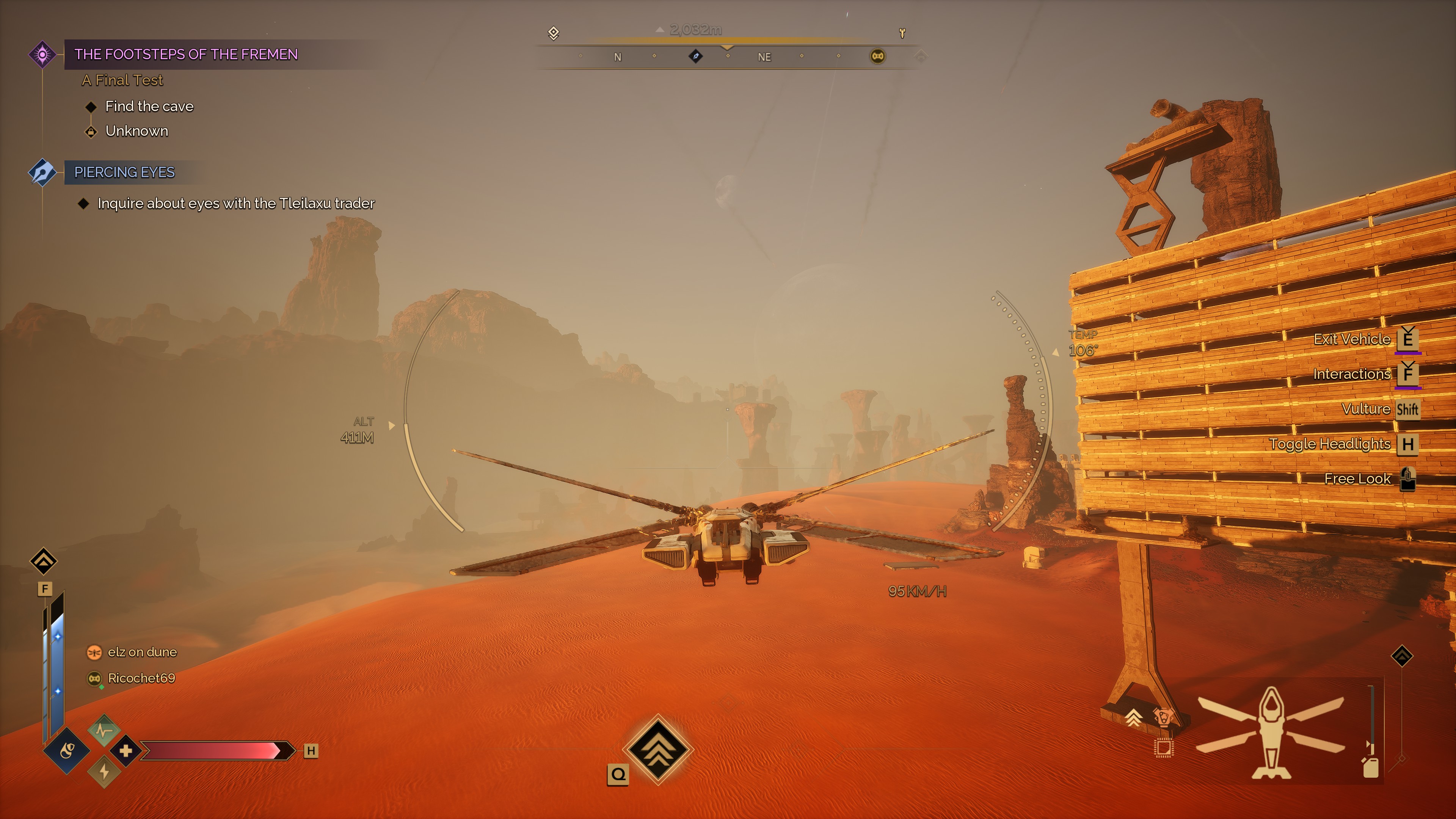
Task: Click the ornithopter vehicle status icon
Action: click(1271, 733)
